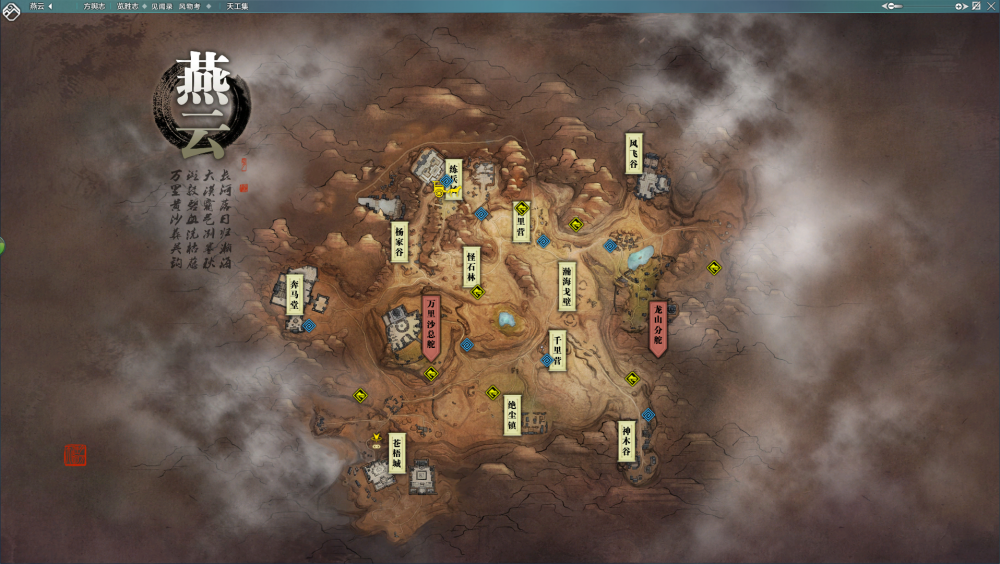Open the 燕云 region dropdown
The image size is (1000, 564).
(41, 6)
